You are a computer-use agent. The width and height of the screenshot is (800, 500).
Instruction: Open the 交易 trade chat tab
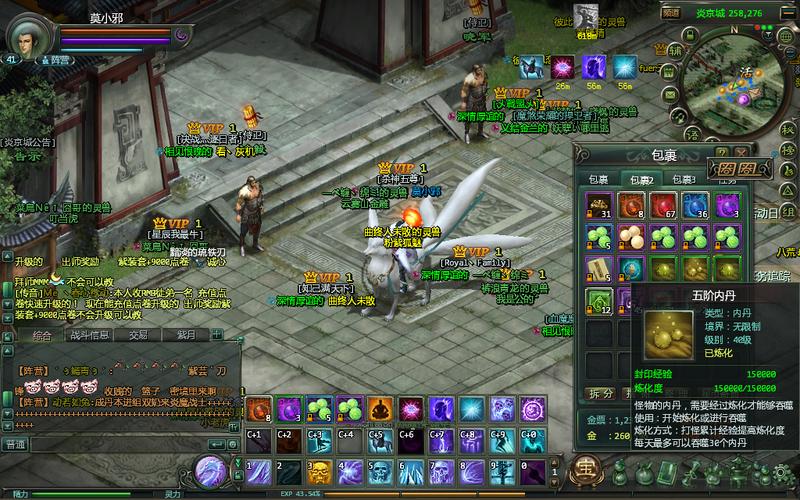pyautogui.click(x=138, y=335)
